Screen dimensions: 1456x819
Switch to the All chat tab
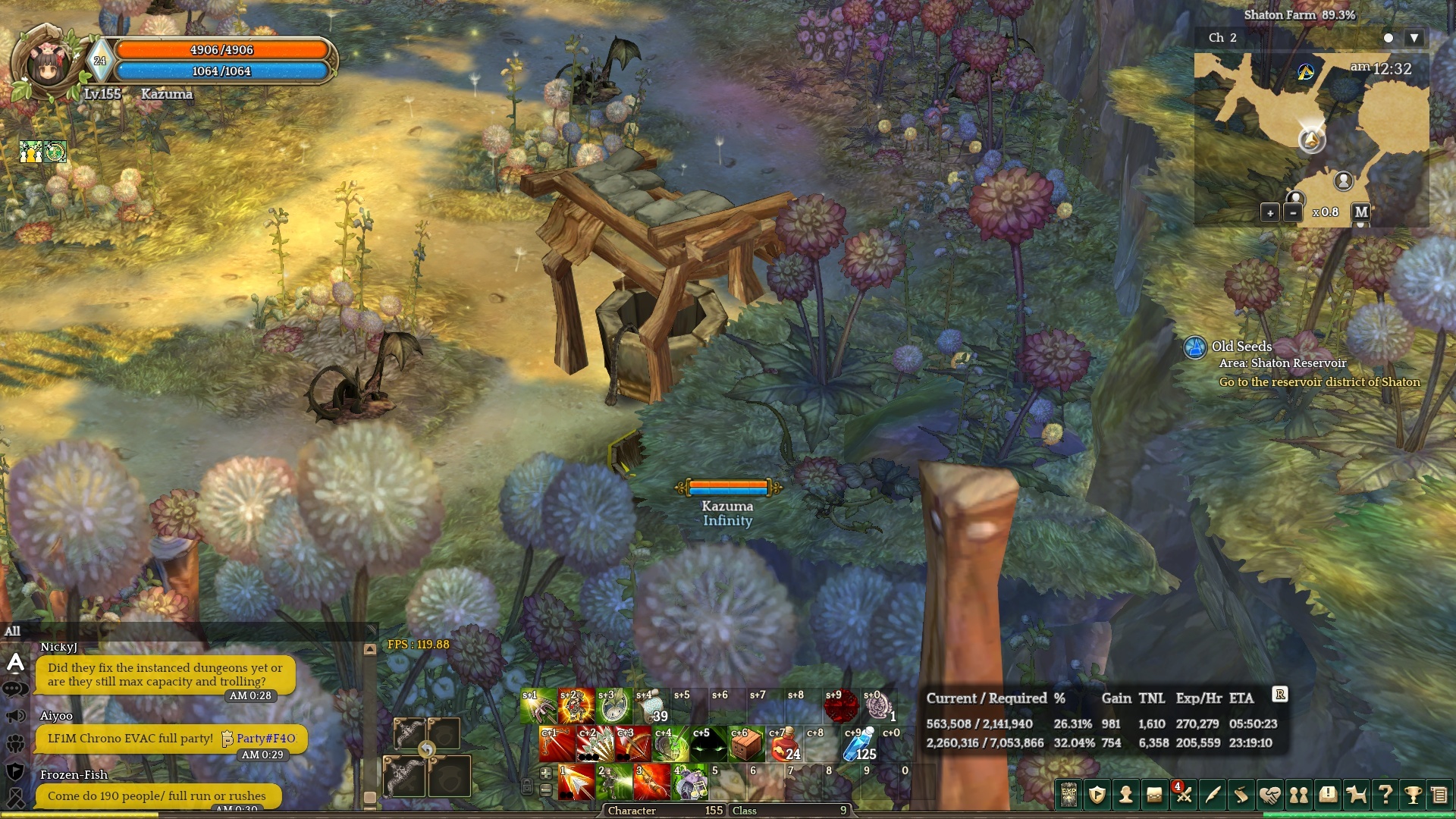click(13, 631)
